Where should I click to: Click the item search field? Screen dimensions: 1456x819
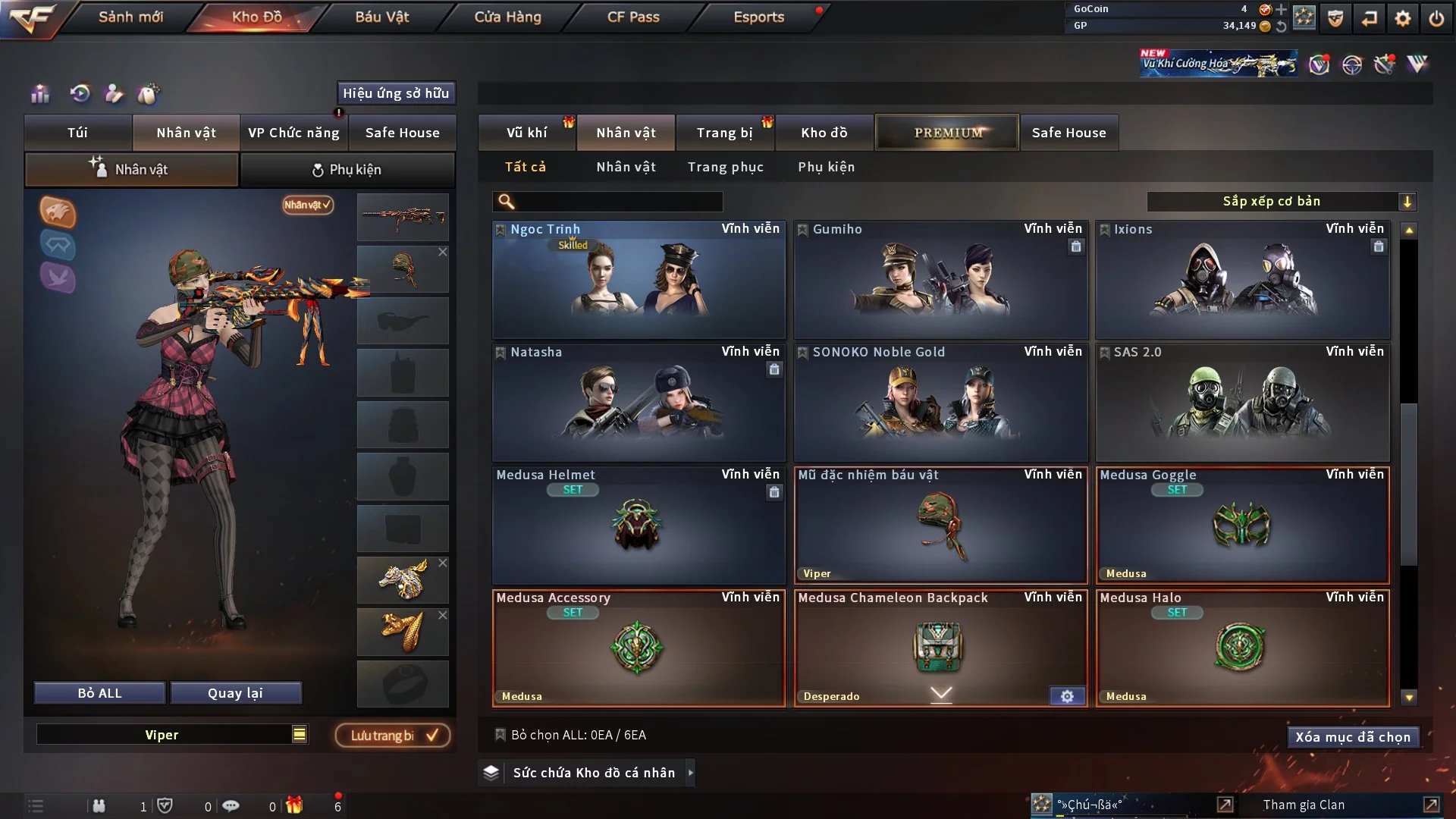pos(618,201)
